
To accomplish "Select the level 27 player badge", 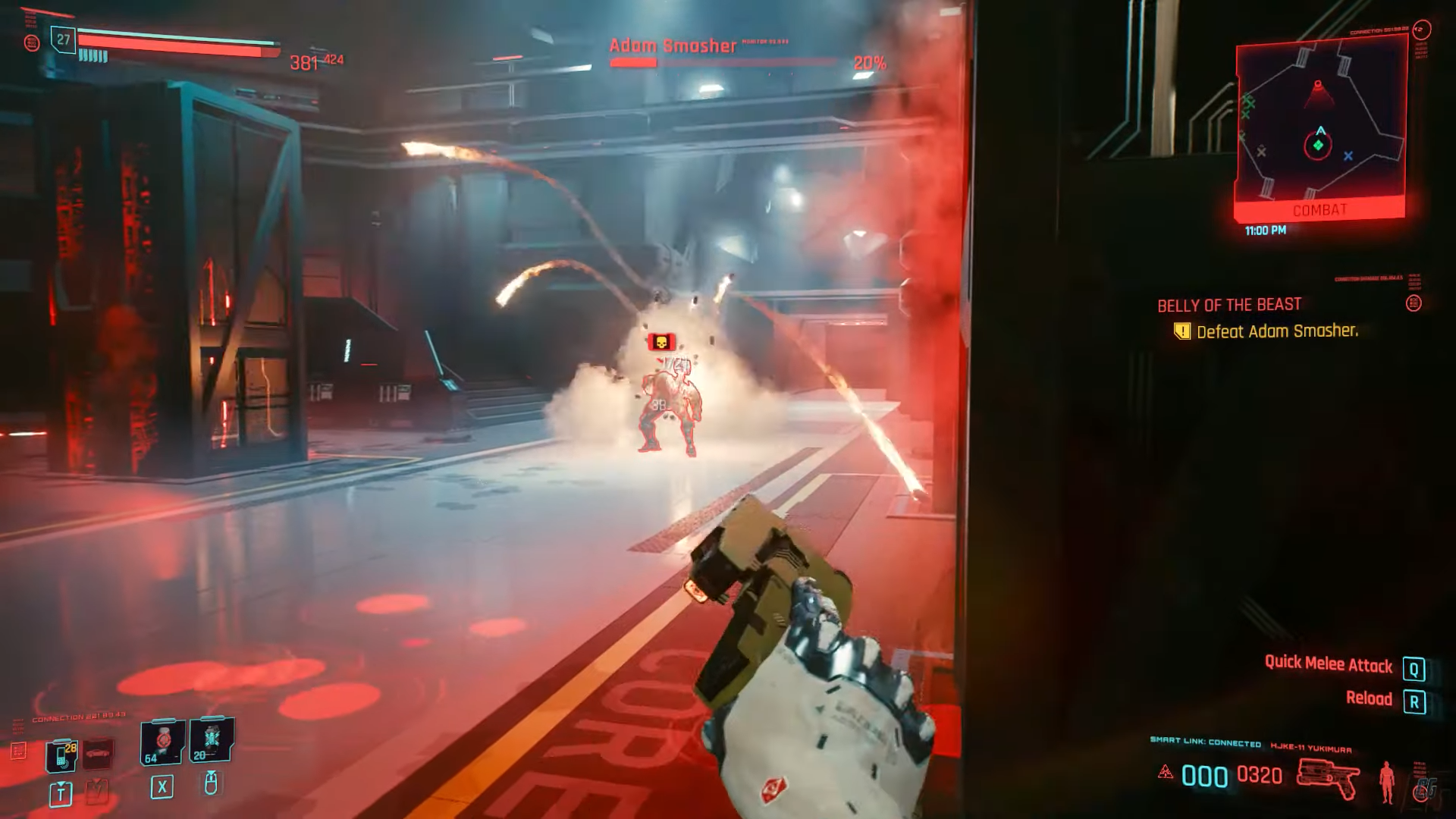I will tap(64, 40).
